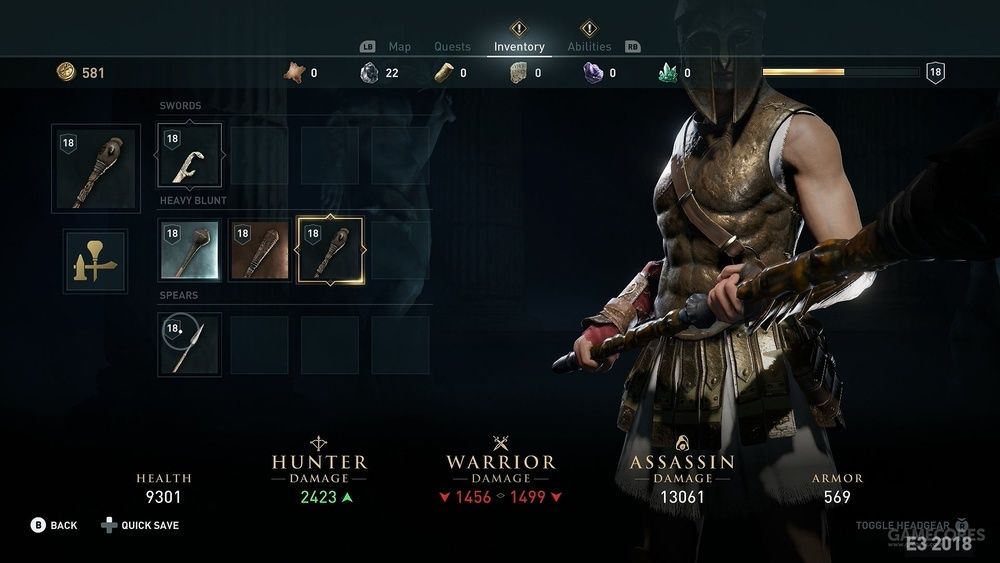This screenshot has width=1000, height=563.
Task: Open the equipped mace slot on the left
Action: pos(95,167)
